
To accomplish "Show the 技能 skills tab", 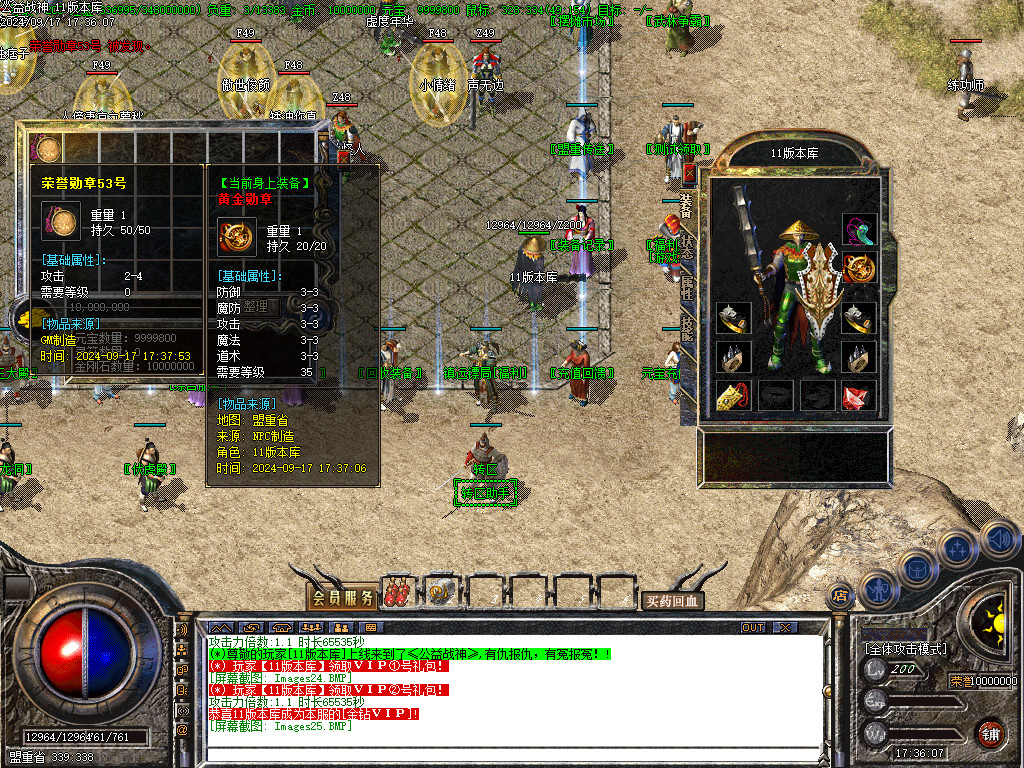I will (x=687, y=328).
